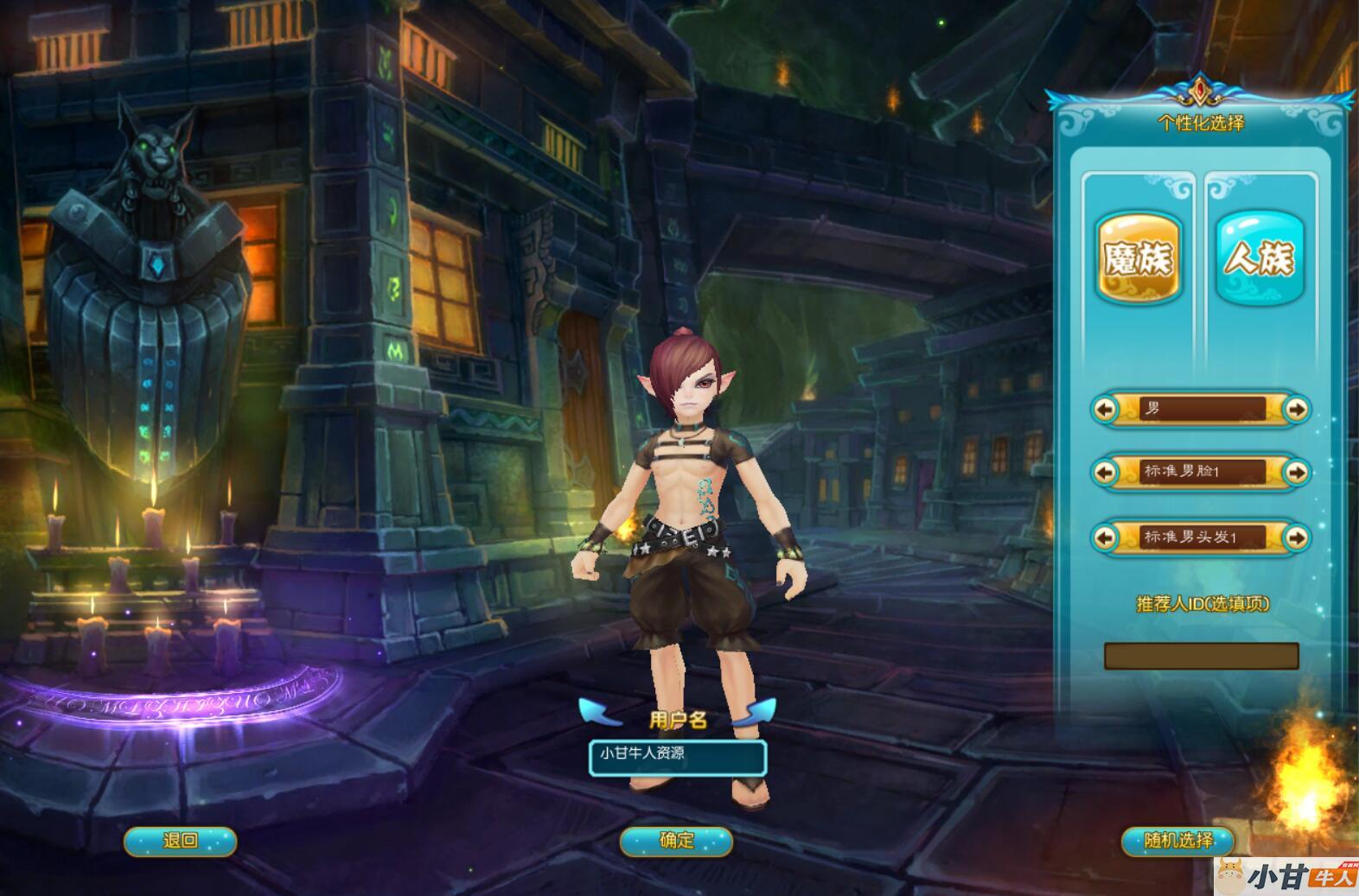Switch to next hairstyle after 标准男头发1
Image resolution: width=1359 pixels, height=896 pixels.
point(1296,537)
